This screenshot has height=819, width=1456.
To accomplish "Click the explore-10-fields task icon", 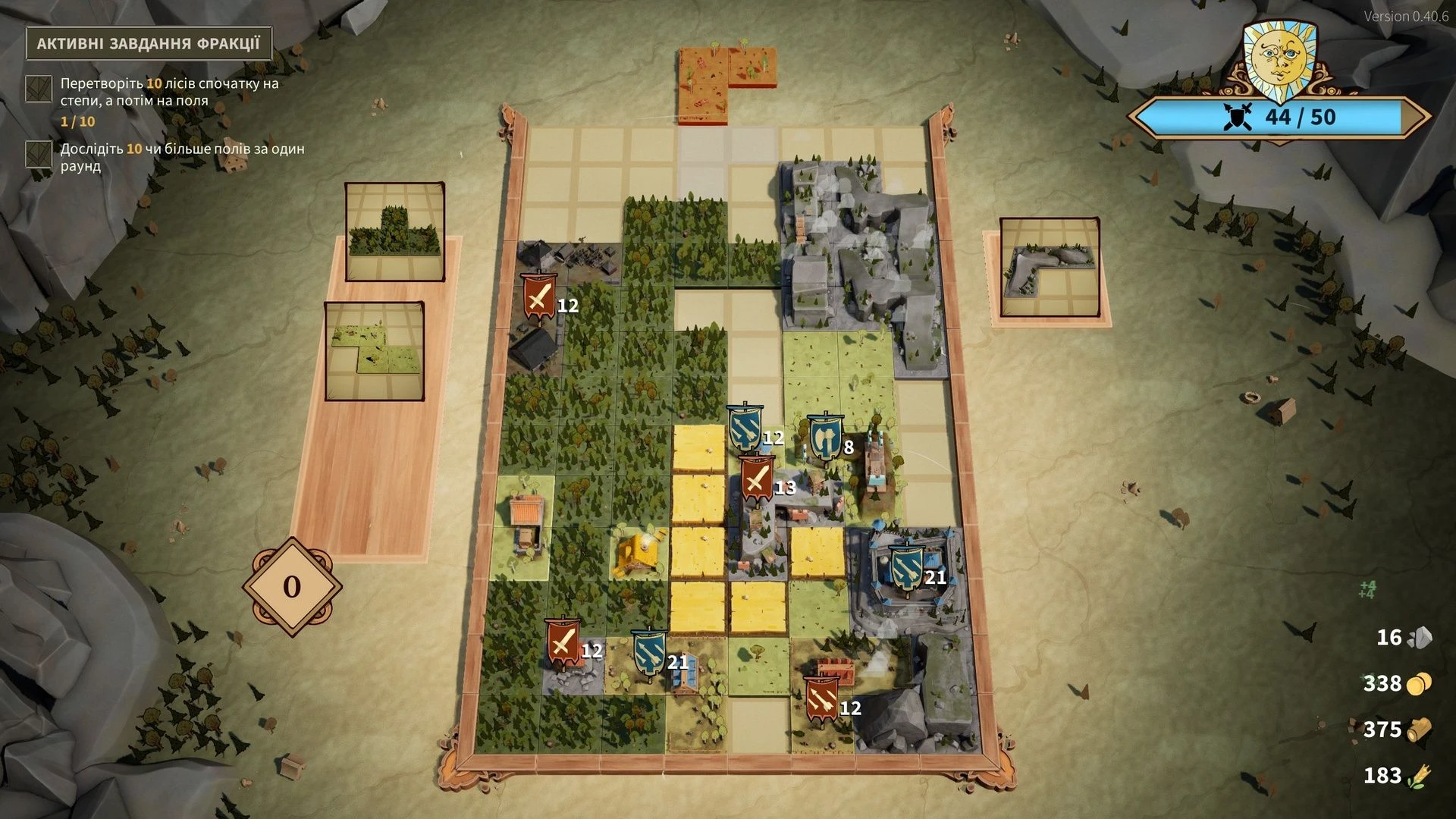I will 39,154.
